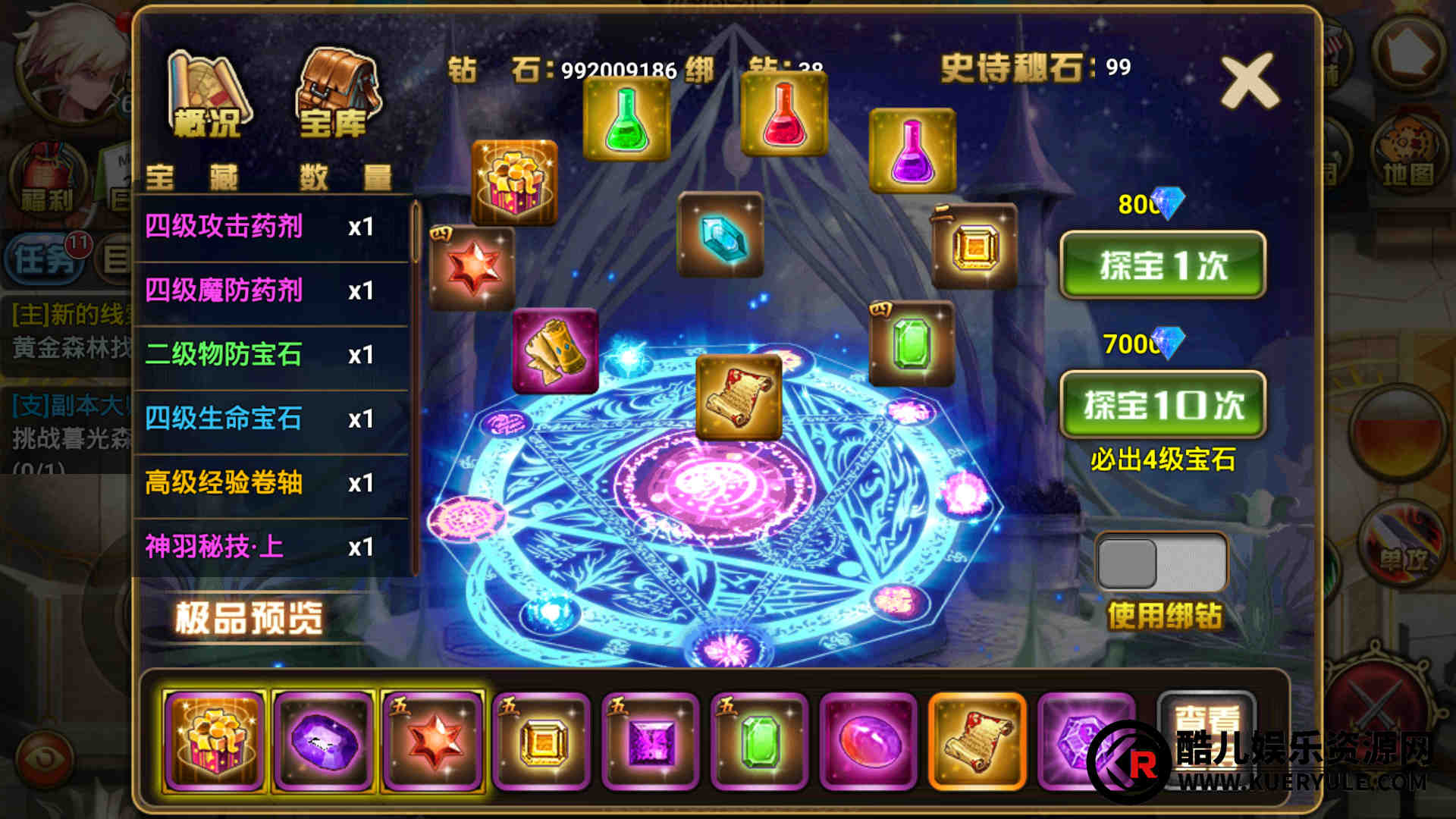The width and height of the screenshot is (1456, 819).
Task: Select the 四级攻击药剂 list row
Action: click(271, 227)
